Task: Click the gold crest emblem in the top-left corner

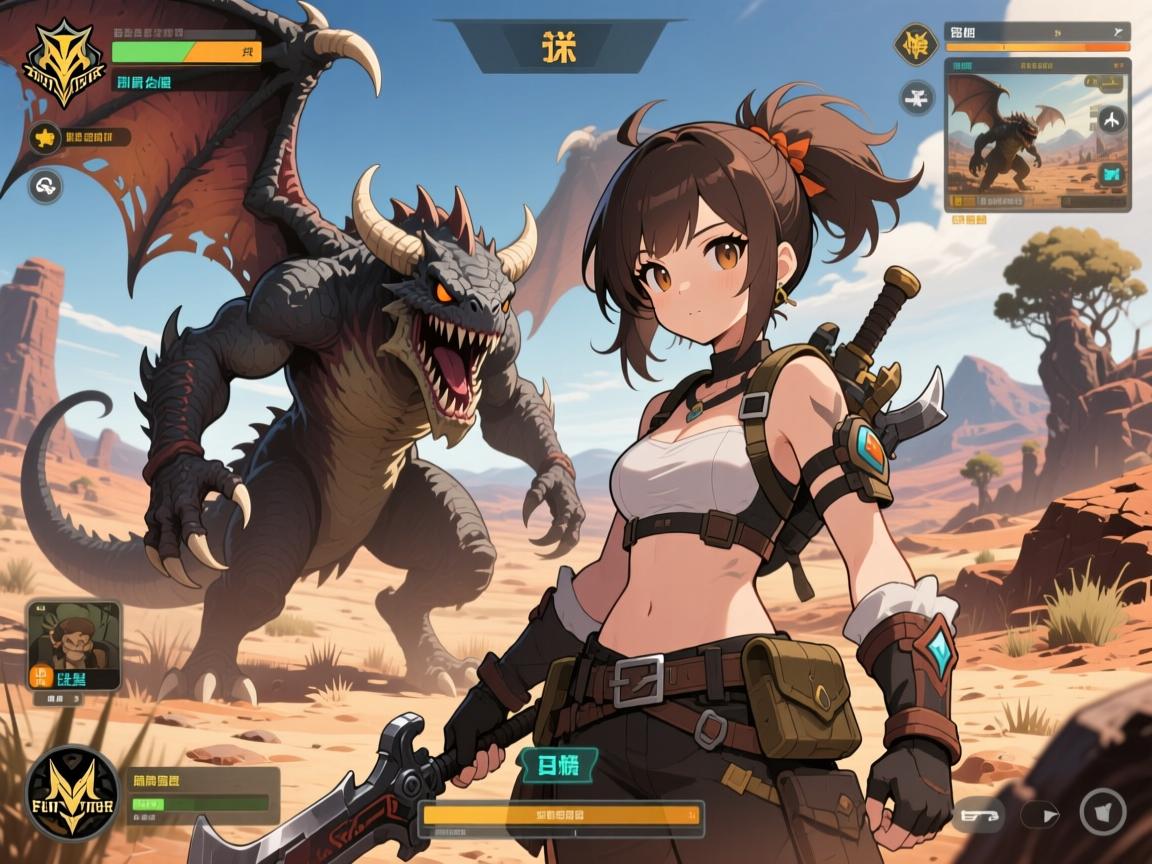Action: click(64, 62)
